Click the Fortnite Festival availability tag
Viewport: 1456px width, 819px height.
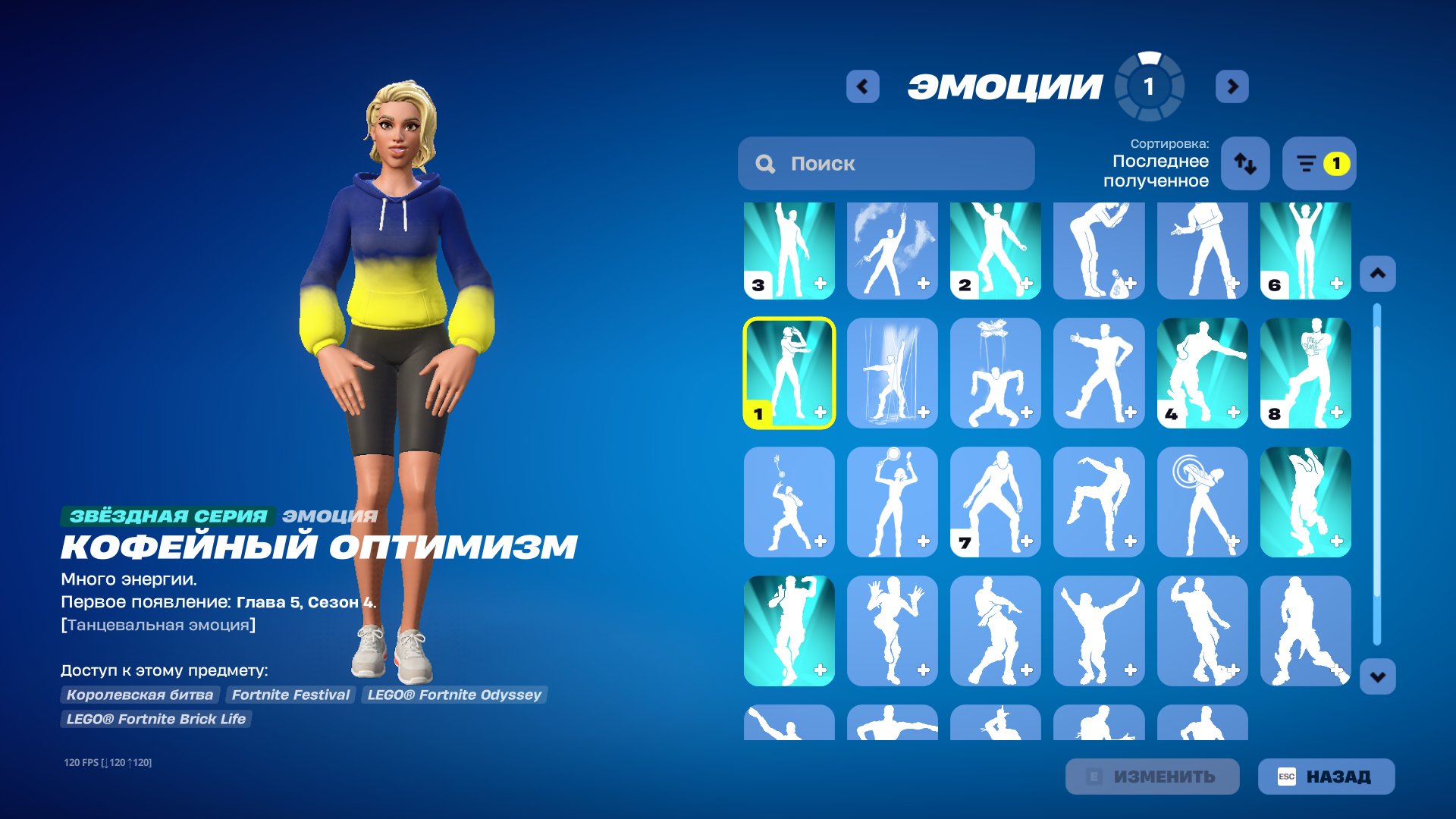[291, 695]
